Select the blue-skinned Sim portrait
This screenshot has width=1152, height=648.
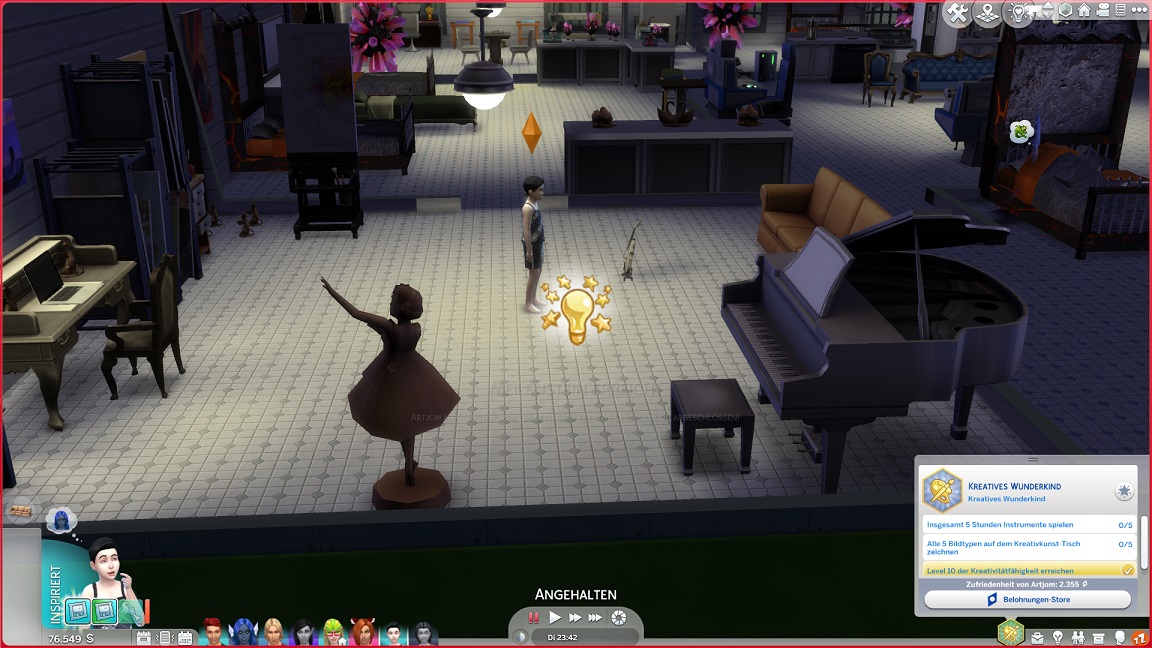tap(243, 633)
